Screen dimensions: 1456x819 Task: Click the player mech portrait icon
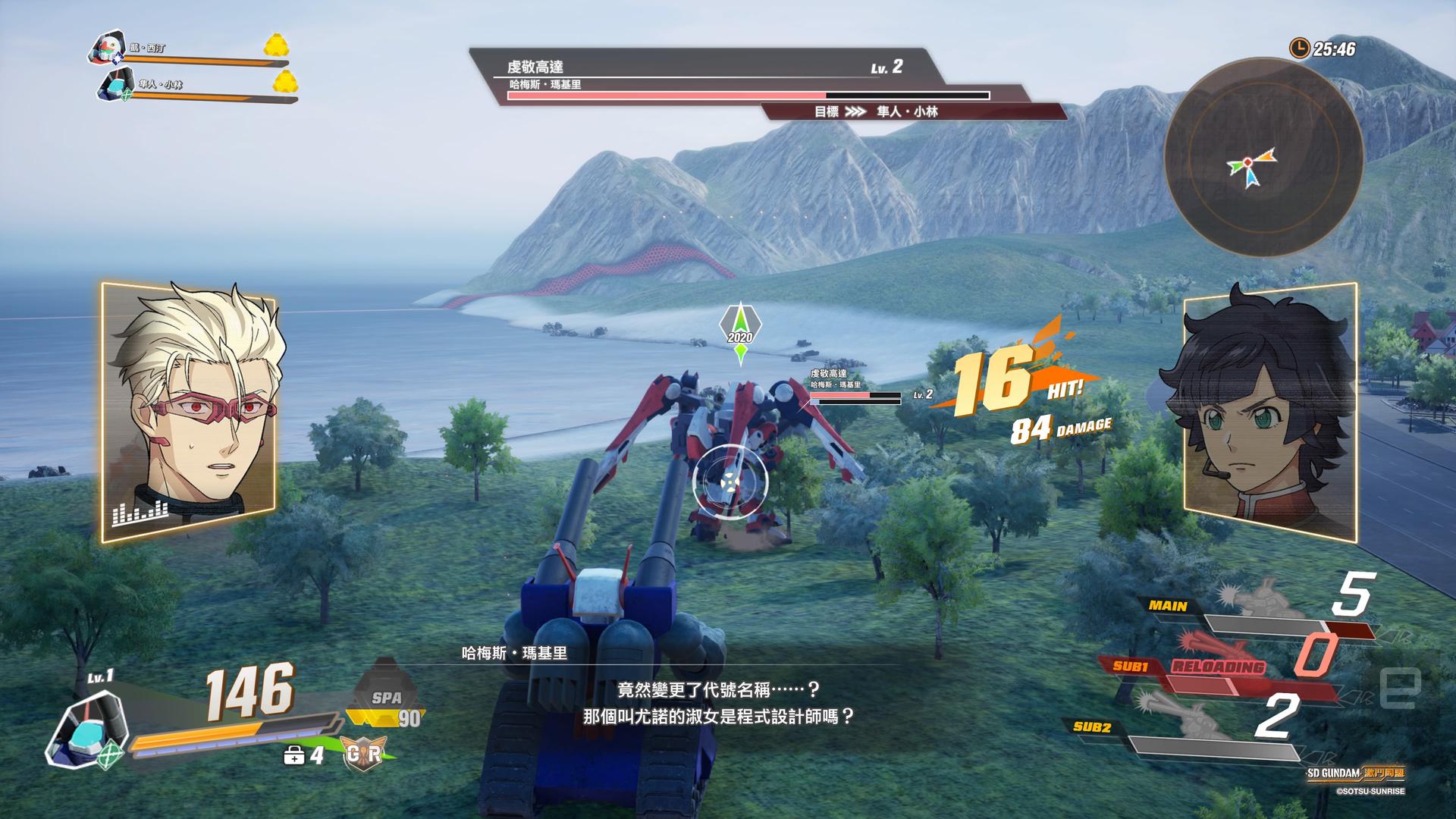[x=85, y=731]
